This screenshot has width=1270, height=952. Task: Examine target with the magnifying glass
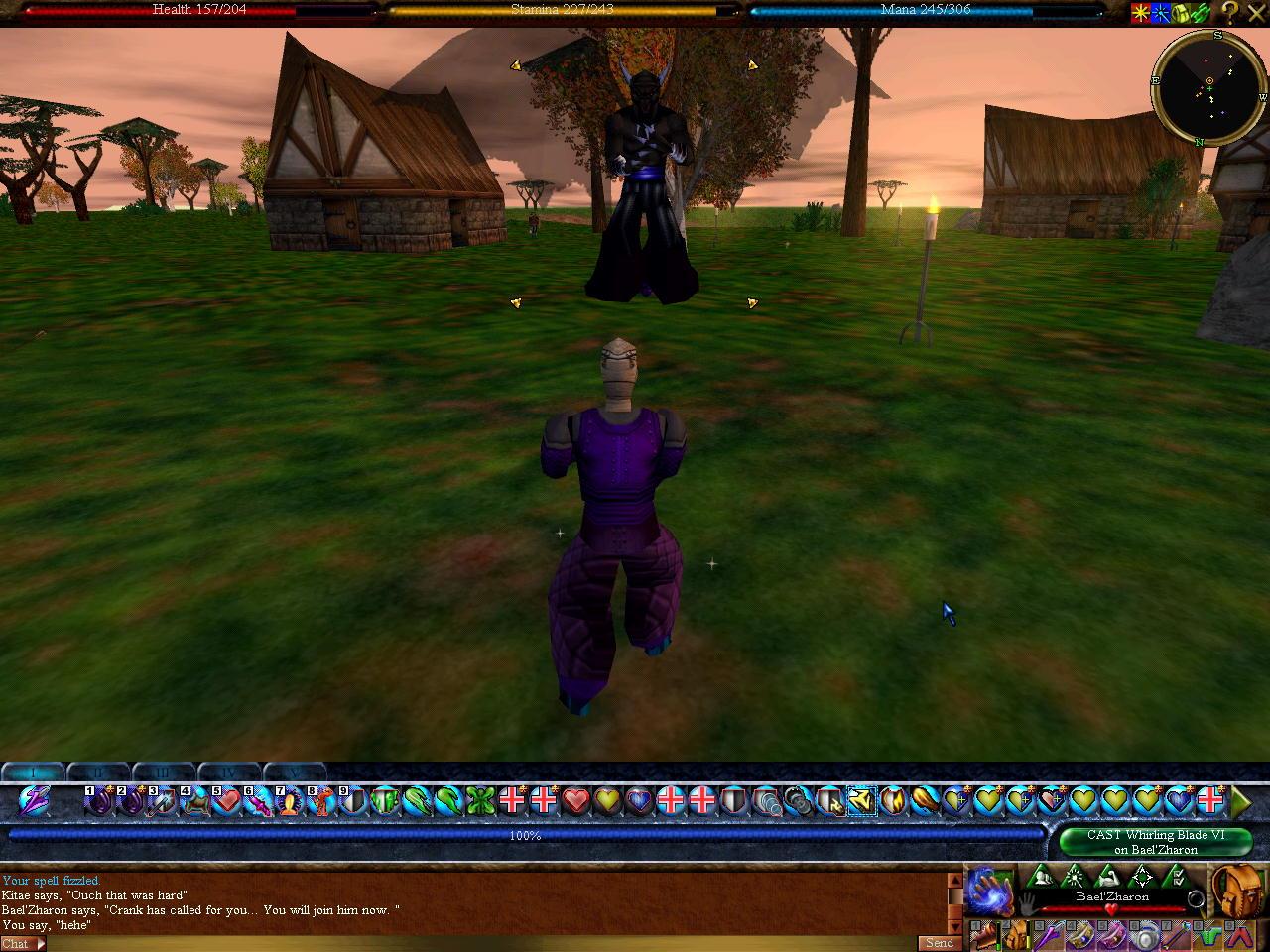click(1197, 900)
